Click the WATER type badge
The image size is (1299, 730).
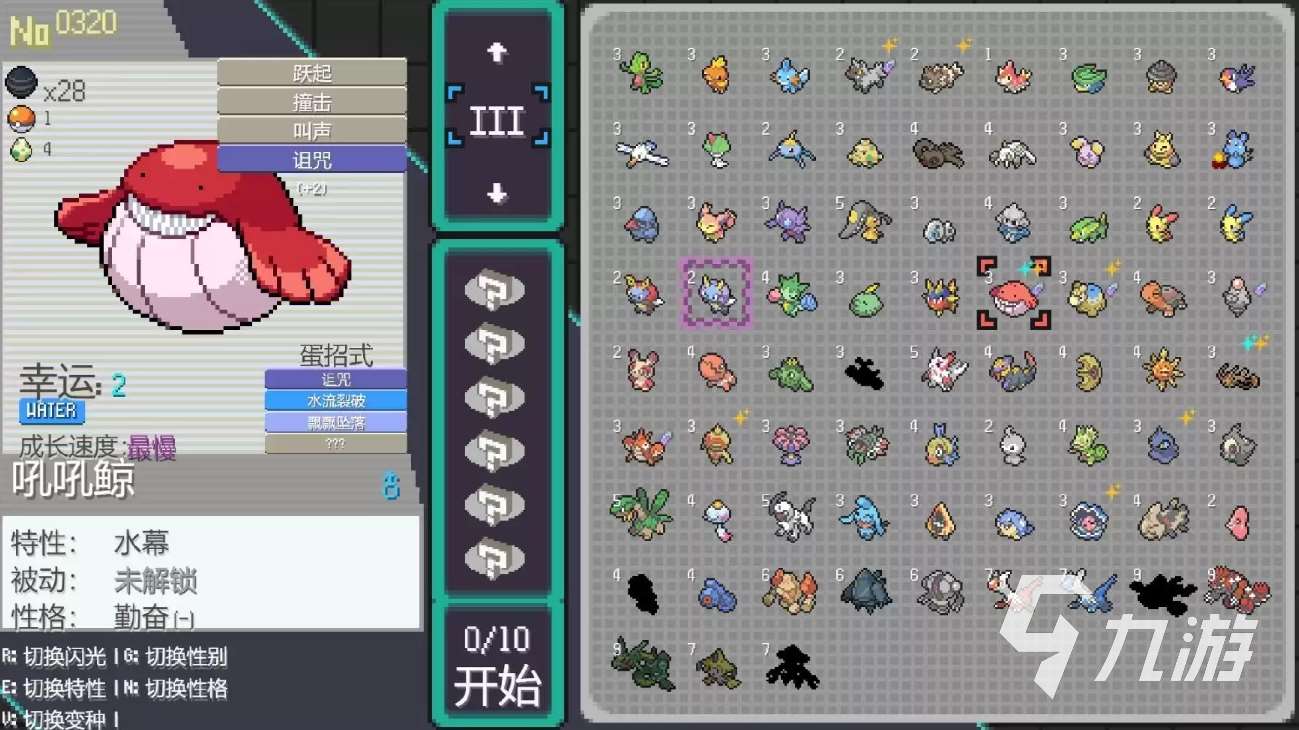coord(51,411)
